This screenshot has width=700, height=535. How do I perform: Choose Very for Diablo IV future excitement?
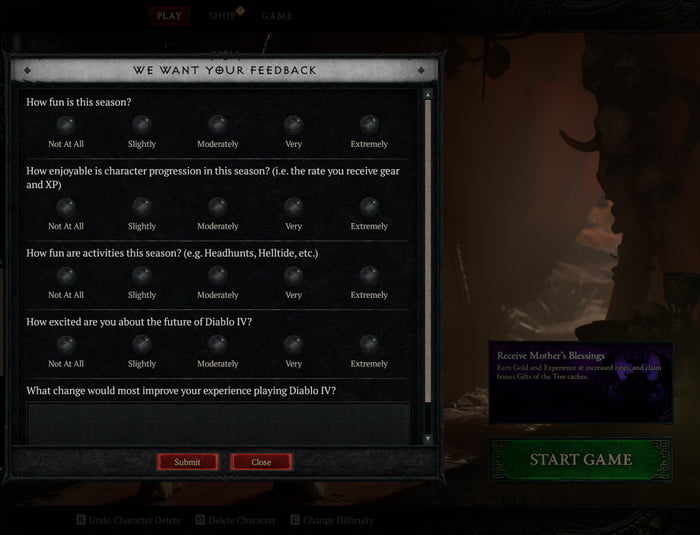point(293,345)
